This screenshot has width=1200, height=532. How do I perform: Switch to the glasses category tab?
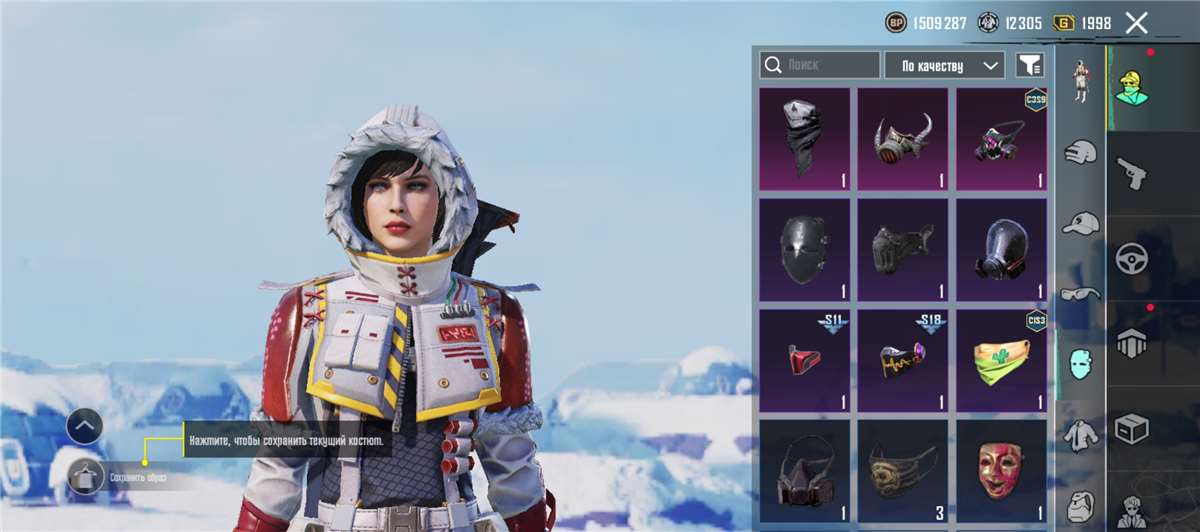1080,292
